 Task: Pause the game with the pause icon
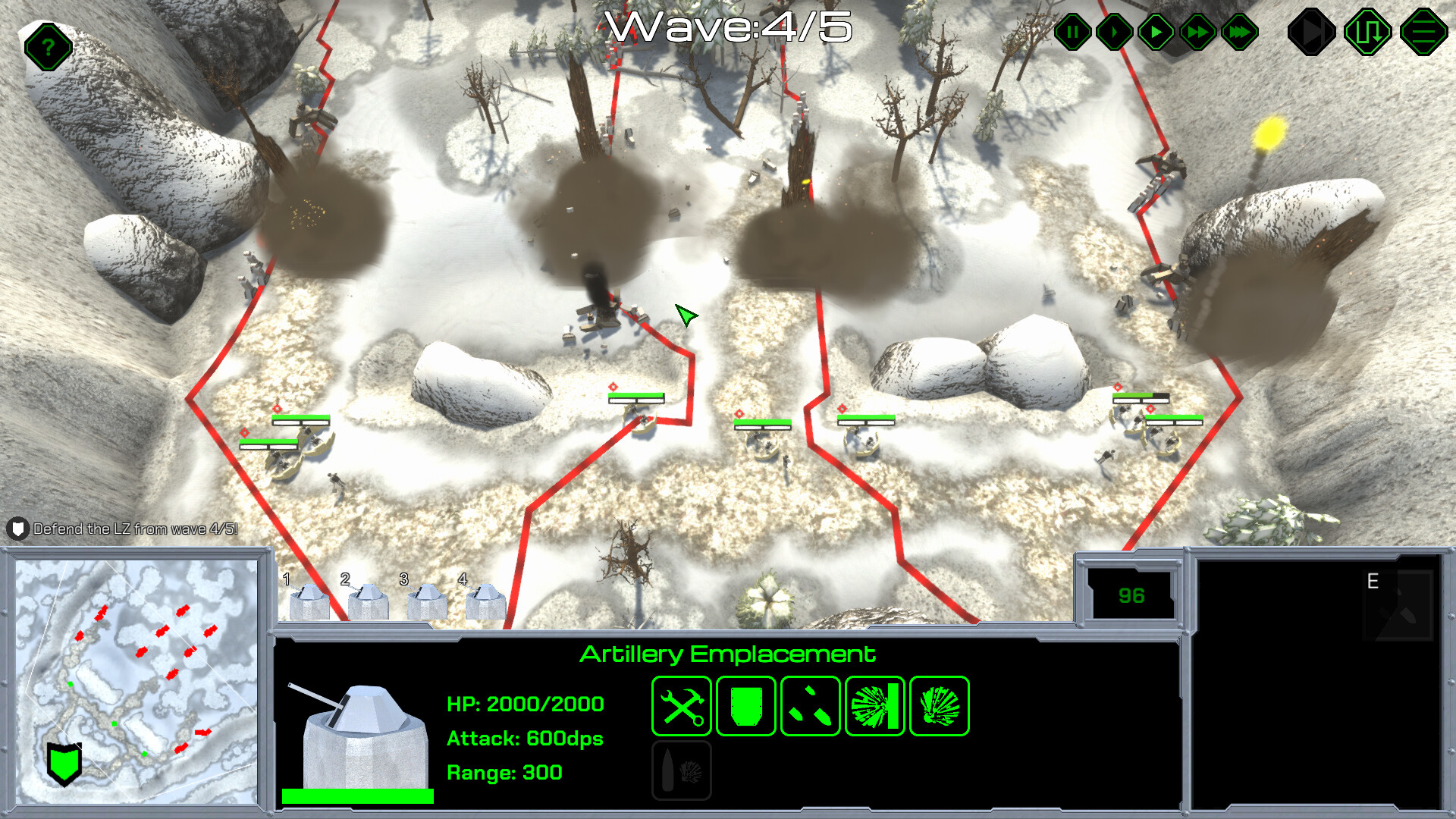(x=1073, y=32)
